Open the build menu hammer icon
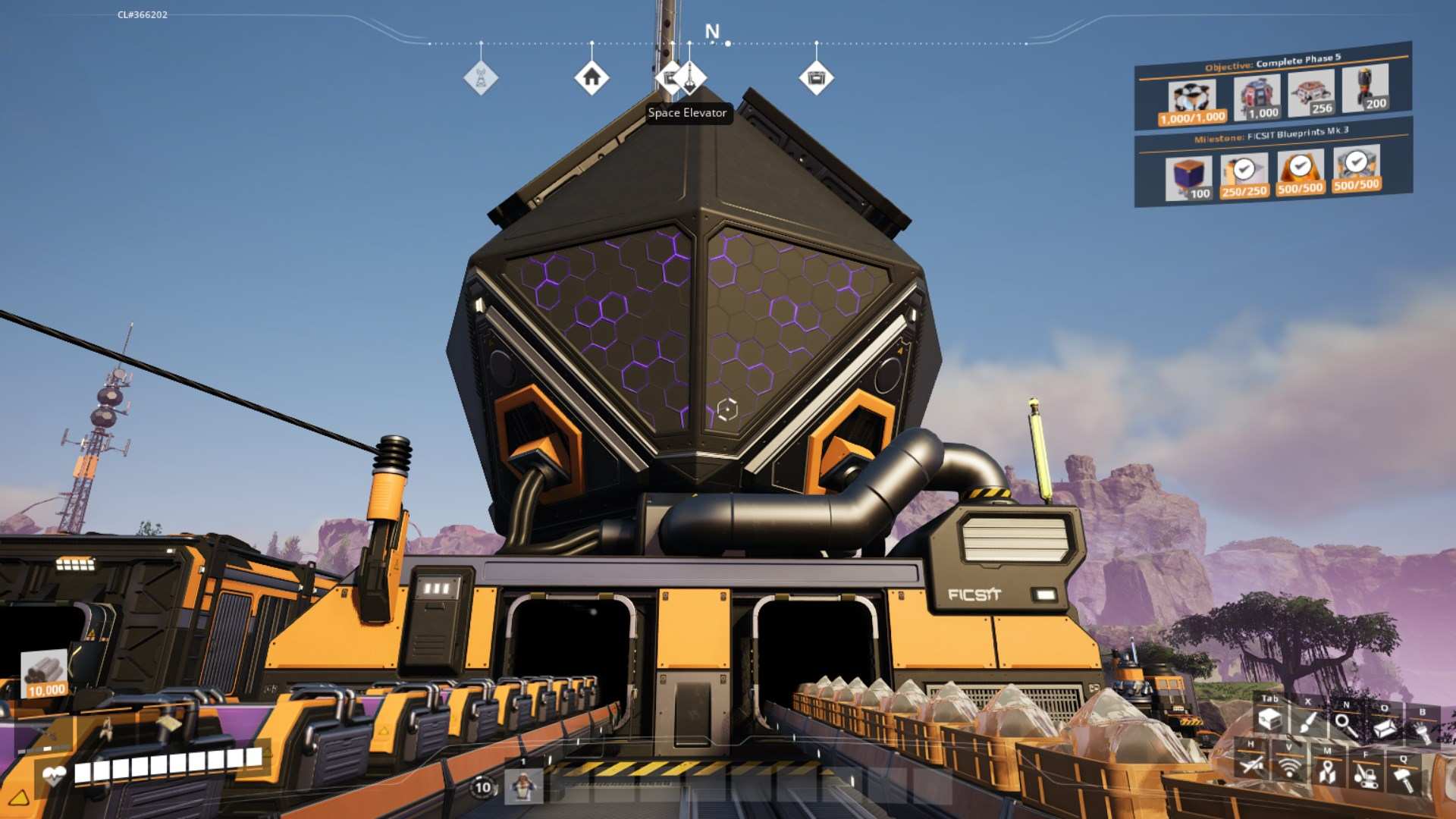This screenshot has height=819, width=1456. tap(1404, 778)
